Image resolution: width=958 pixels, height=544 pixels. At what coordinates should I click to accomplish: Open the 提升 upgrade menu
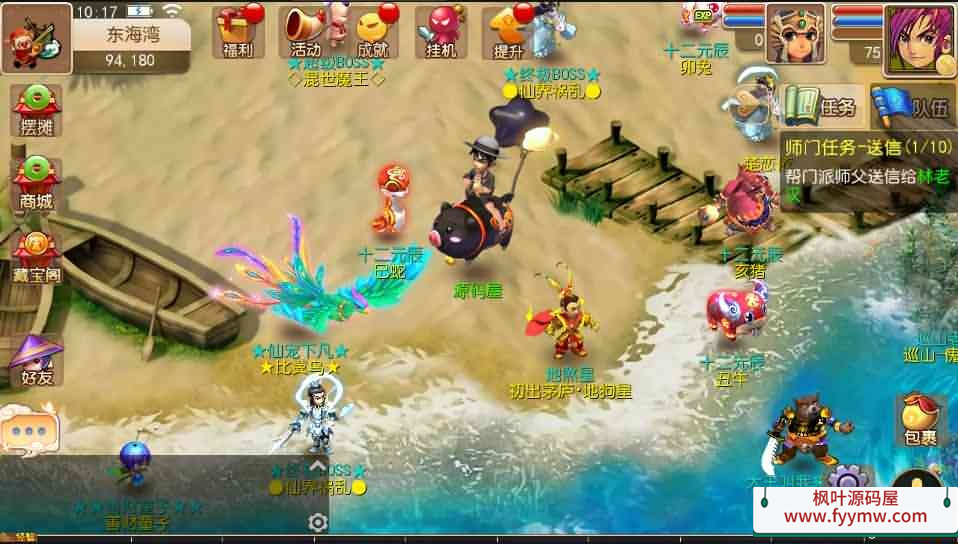click(x=509, y=31)
